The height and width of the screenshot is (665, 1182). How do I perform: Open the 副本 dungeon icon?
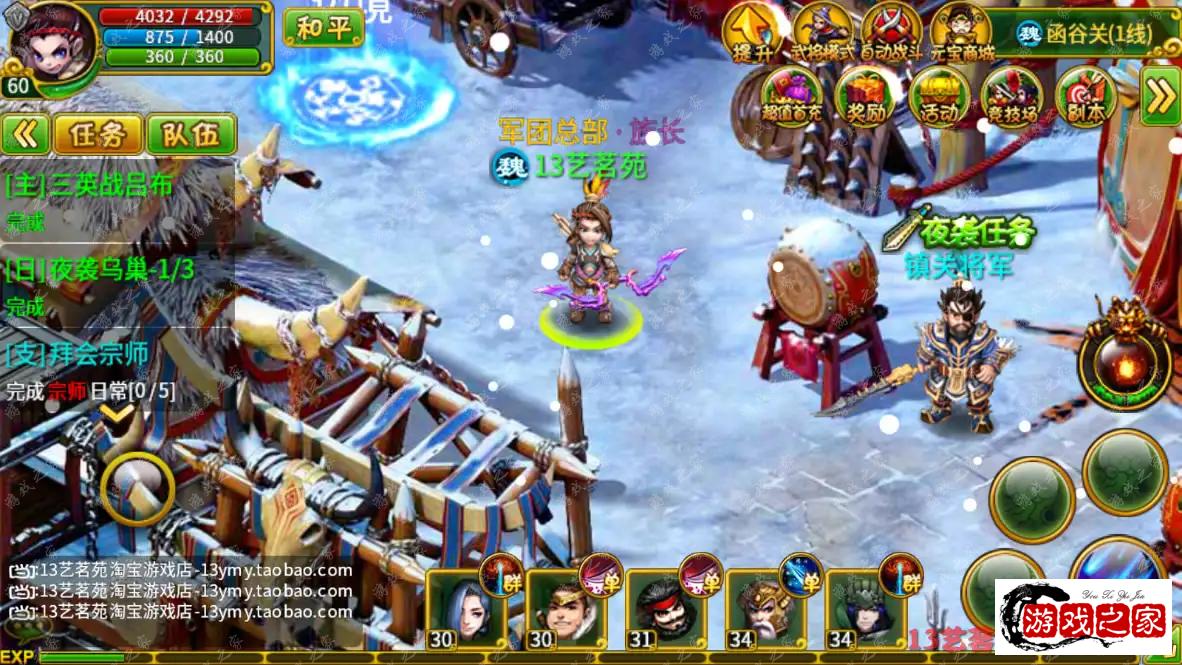point(1085,97)
